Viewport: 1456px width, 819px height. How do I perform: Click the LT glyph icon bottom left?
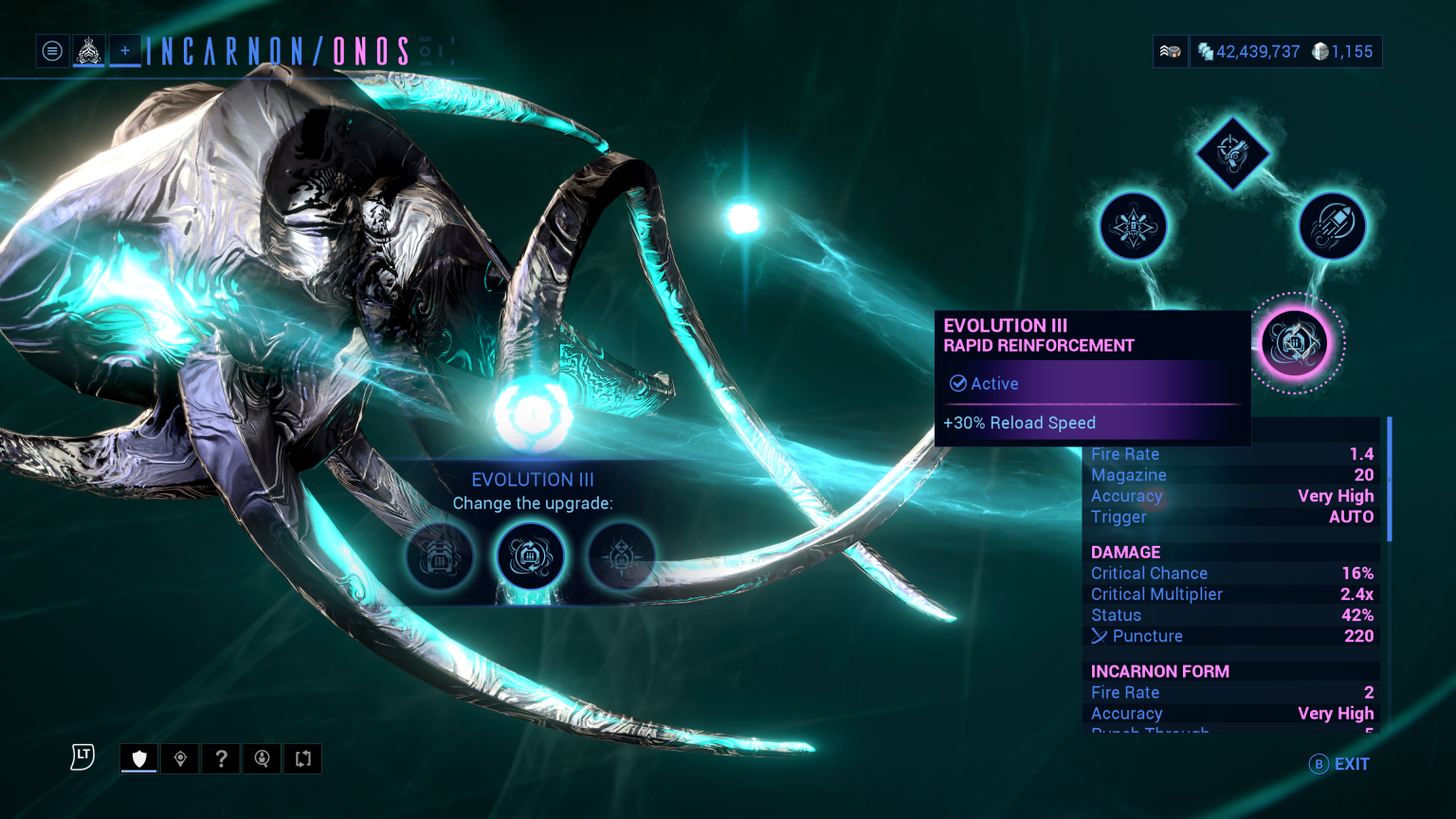coord(82,756)
